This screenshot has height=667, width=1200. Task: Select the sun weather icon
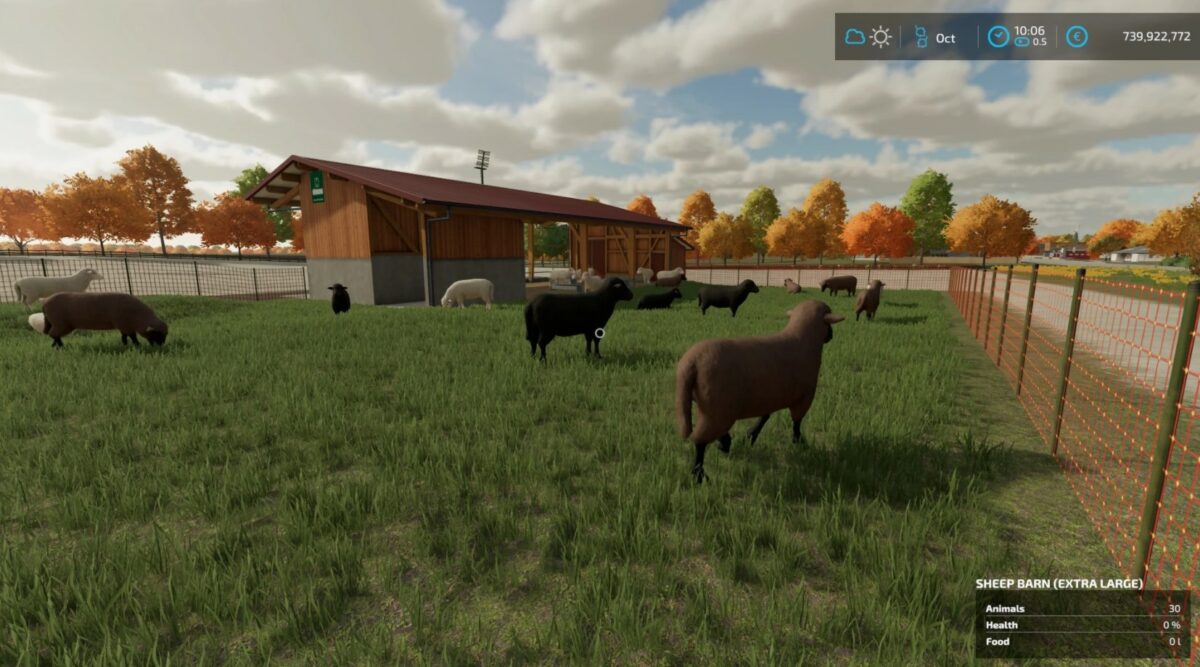click(x=880, y=37)
